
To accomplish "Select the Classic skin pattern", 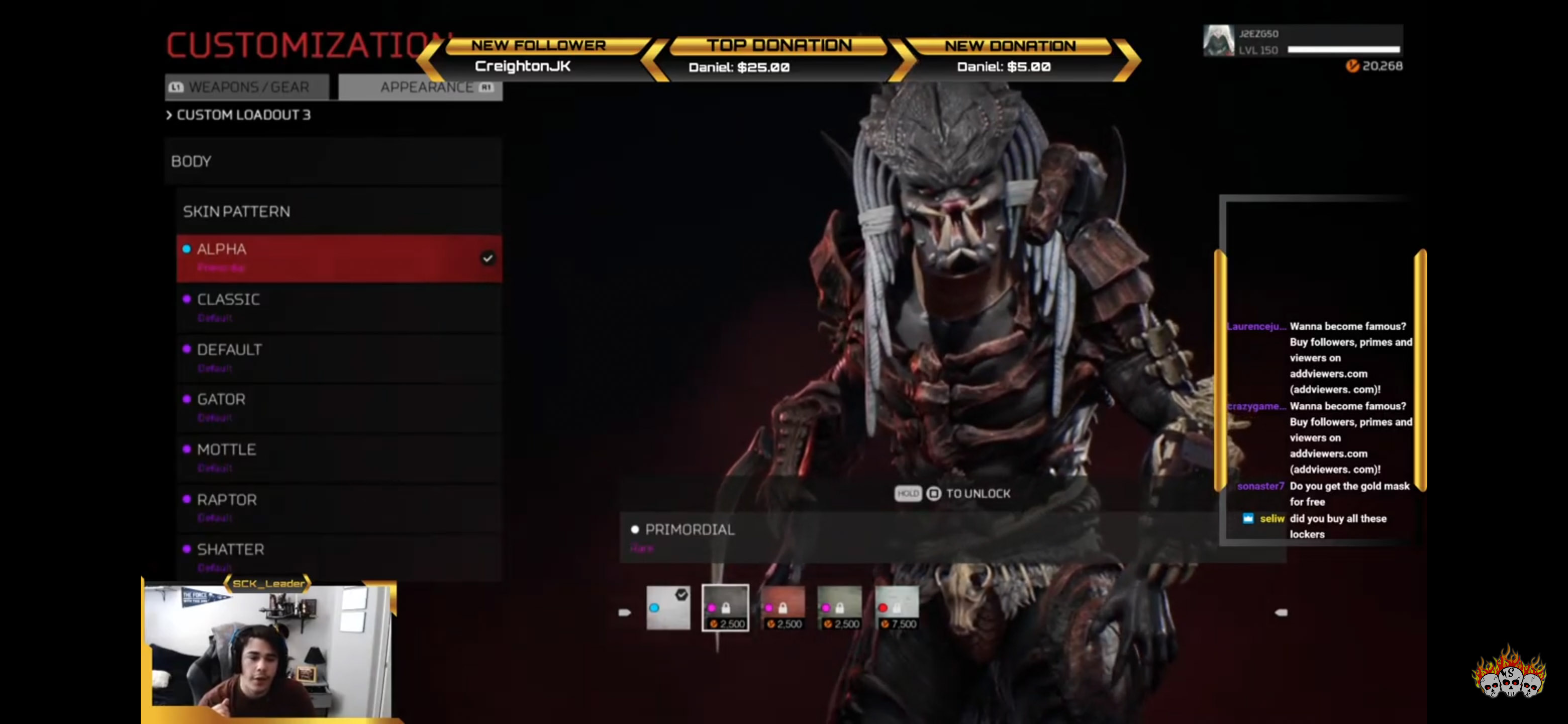I will click(338, 307).
